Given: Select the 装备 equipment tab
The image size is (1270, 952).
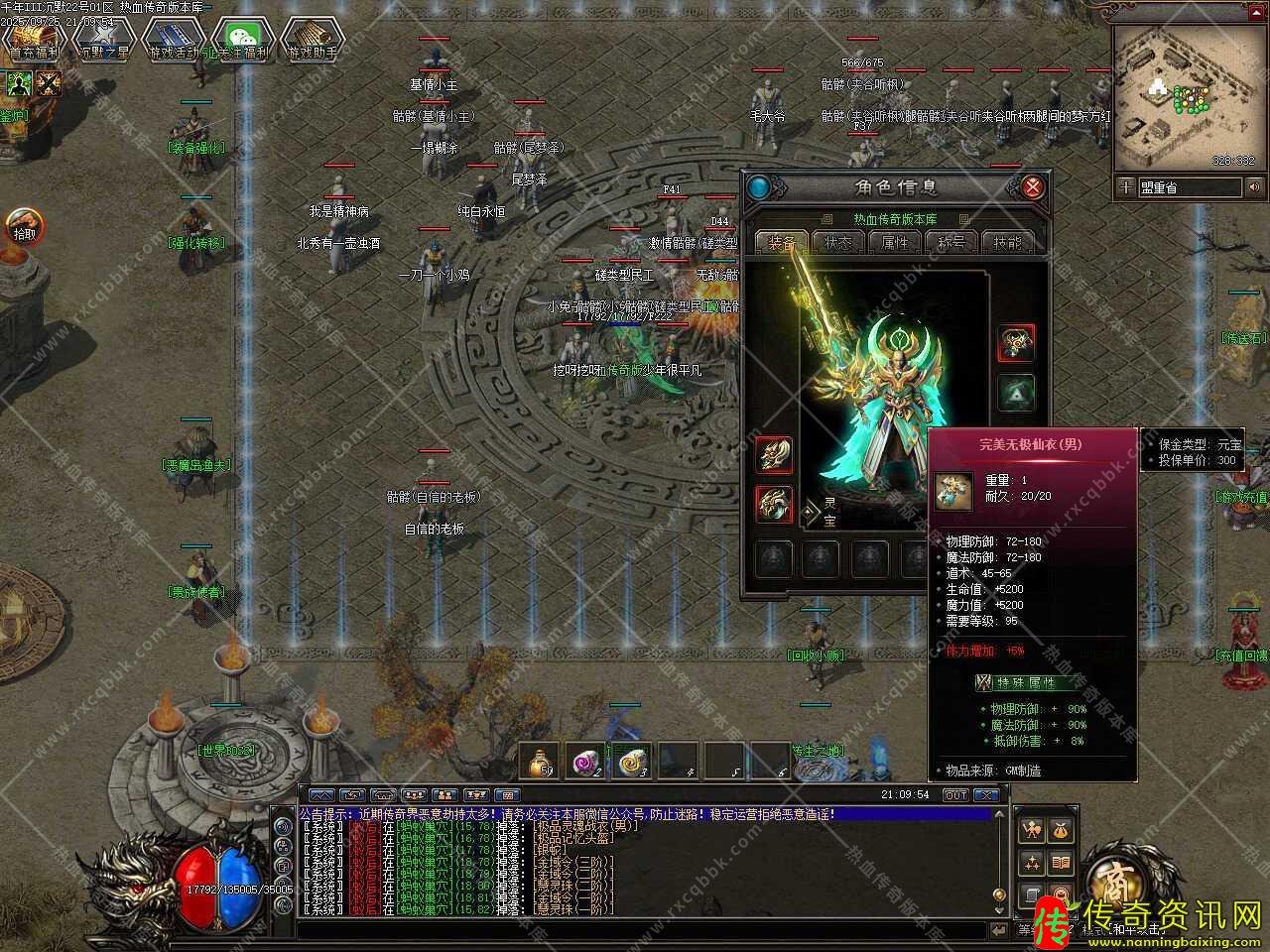Looking at the screenshot, I should tap(782, 242).
